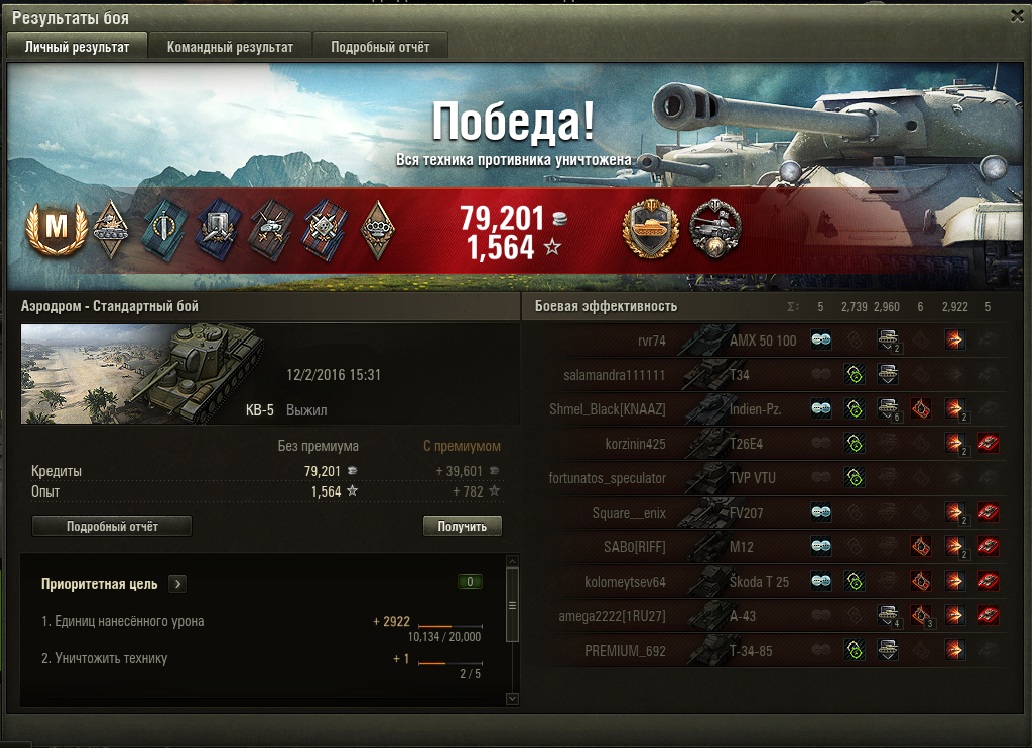Click the Подробный отчёт button under credits

112,526
